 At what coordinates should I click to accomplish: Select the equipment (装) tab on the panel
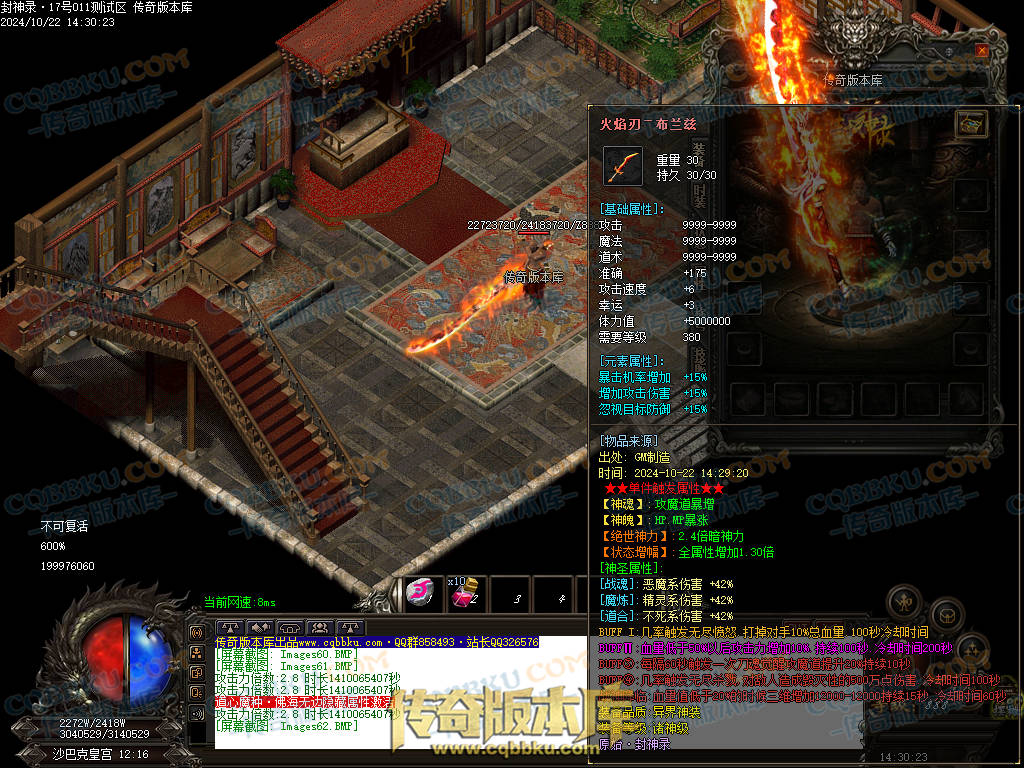tap(699, 153)
